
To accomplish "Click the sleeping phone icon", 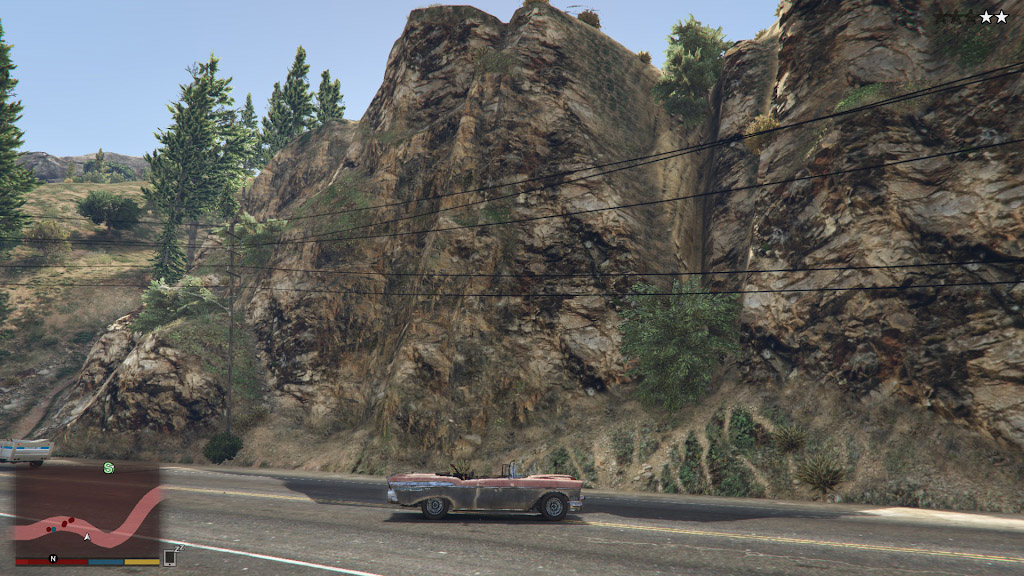I will click(170, 557).
